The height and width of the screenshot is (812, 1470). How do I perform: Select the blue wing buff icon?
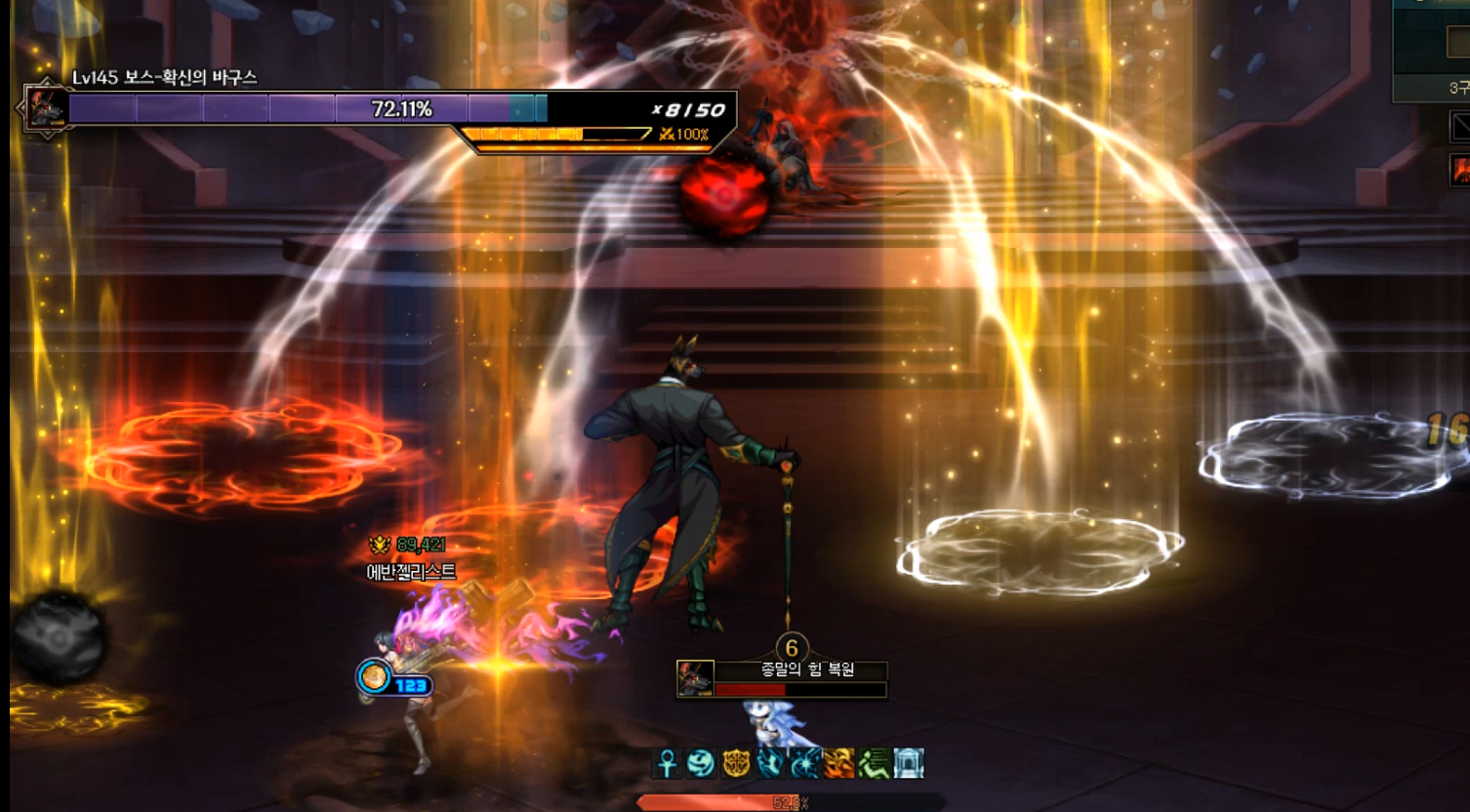click(770, 763)
